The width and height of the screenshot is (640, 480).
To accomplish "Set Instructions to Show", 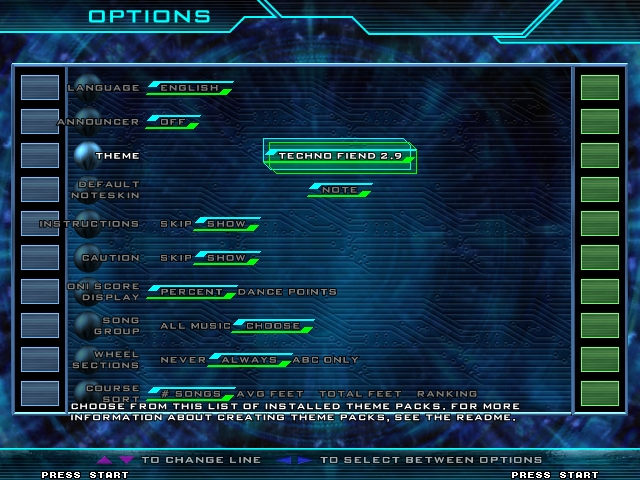I will [226, 224].
